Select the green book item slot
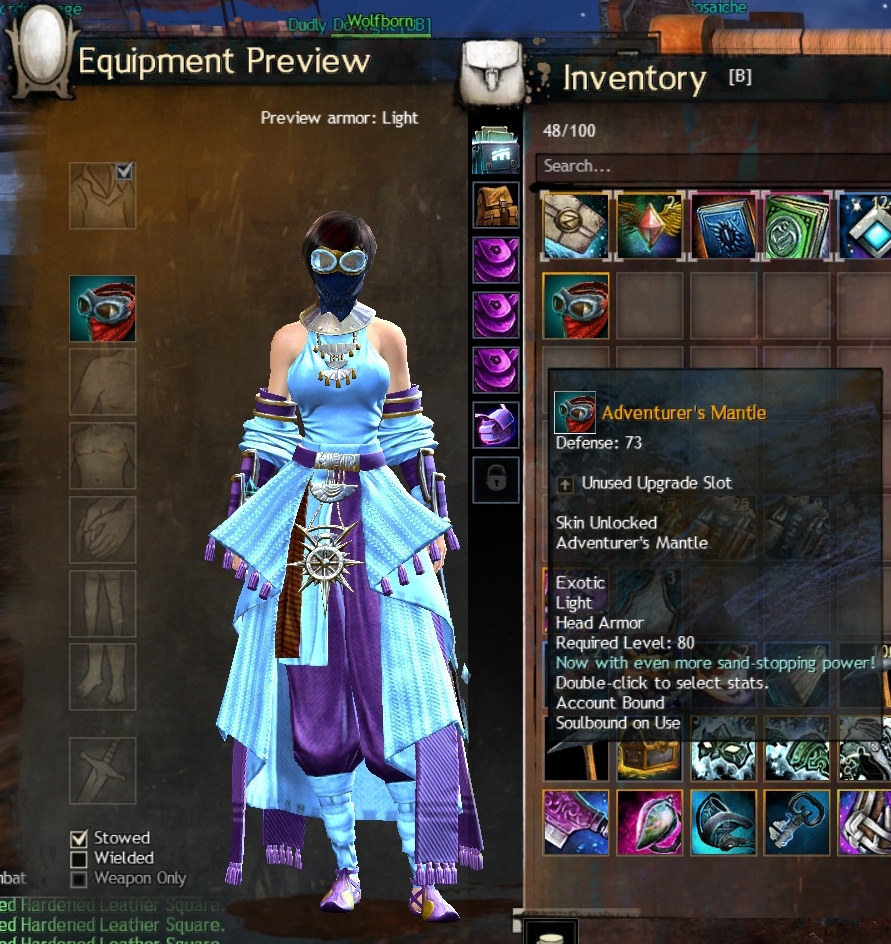Image resolution: width=891 pixels, height=944 pixels. point(797,226)
